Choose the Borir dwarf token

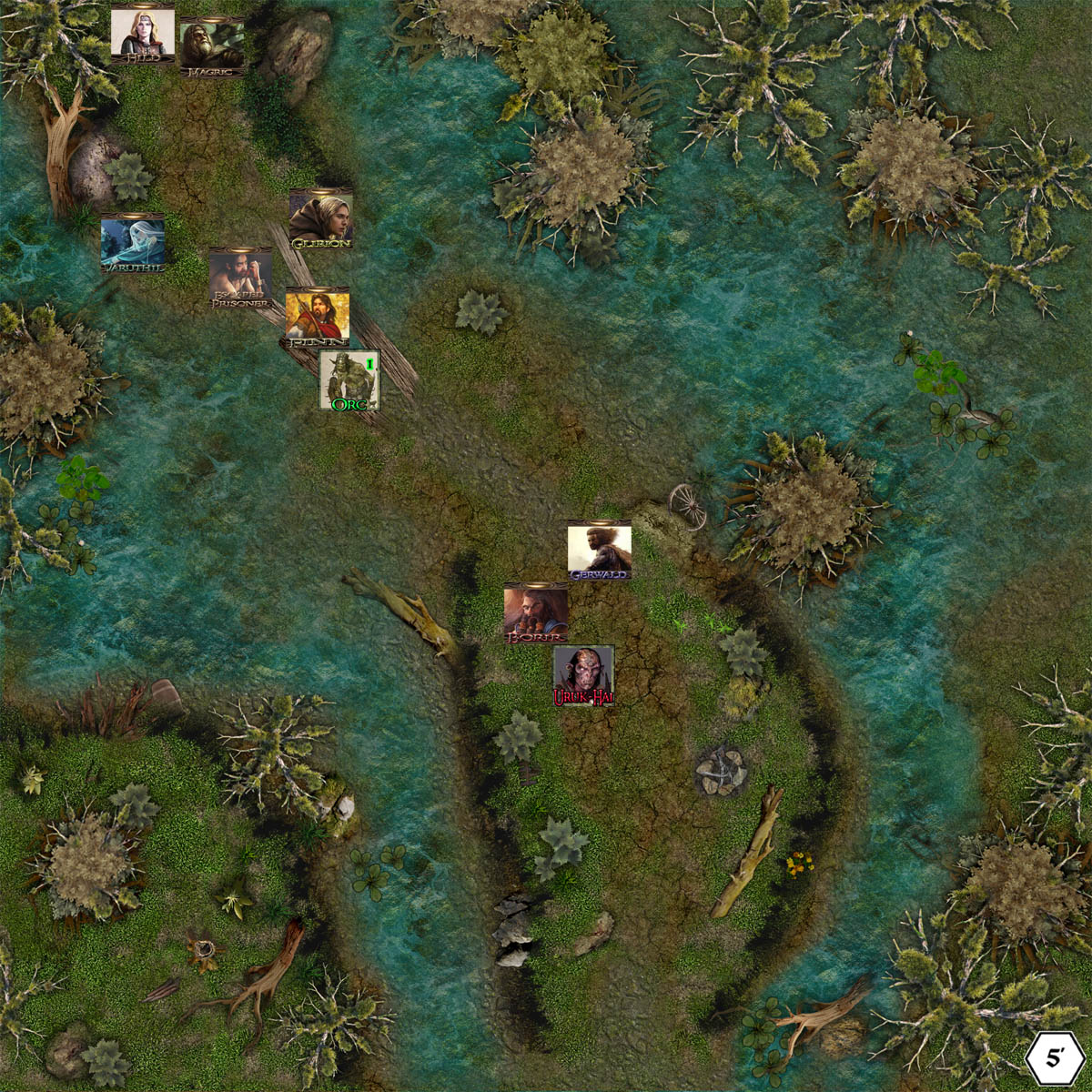[536, 613]
